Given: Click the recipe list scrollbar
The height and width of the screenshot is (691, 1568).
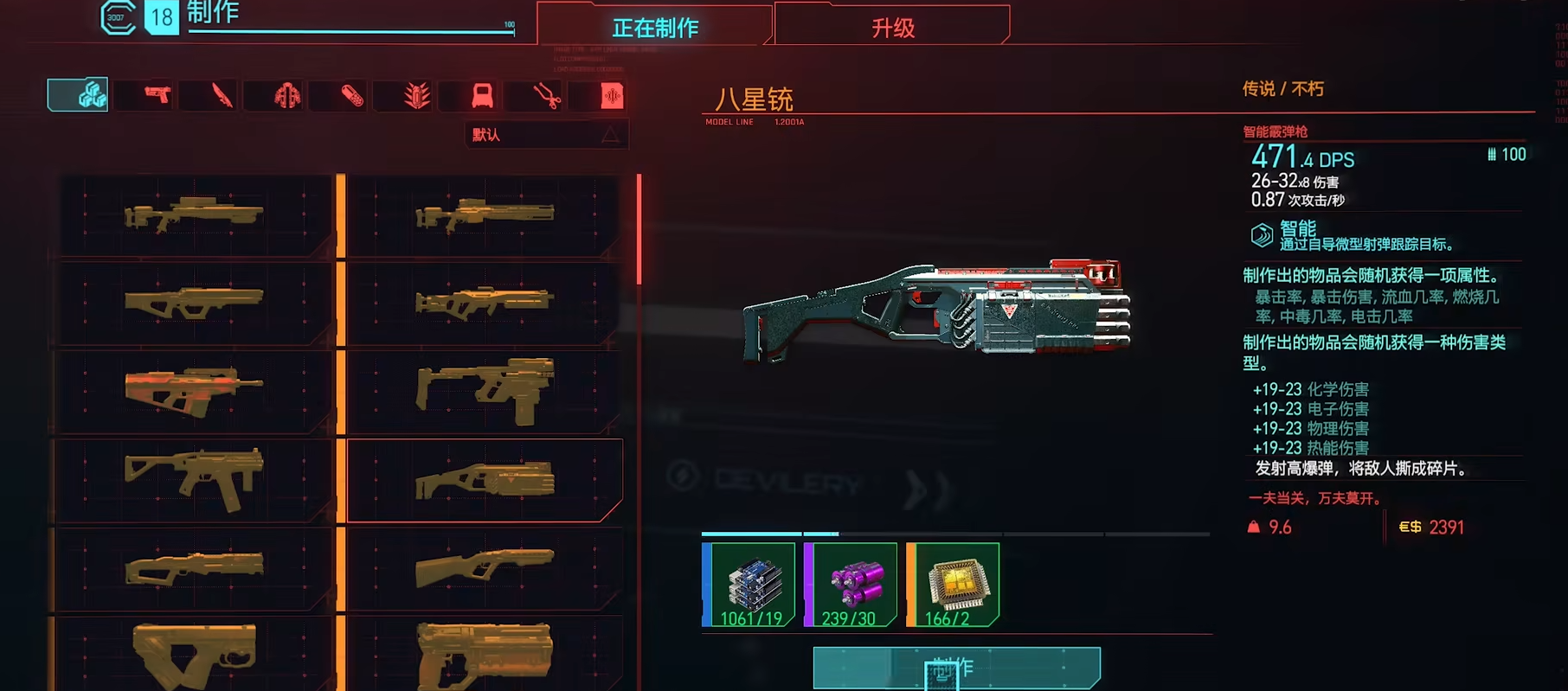Looking at the screenshot, I should click(x=639, y=231).
